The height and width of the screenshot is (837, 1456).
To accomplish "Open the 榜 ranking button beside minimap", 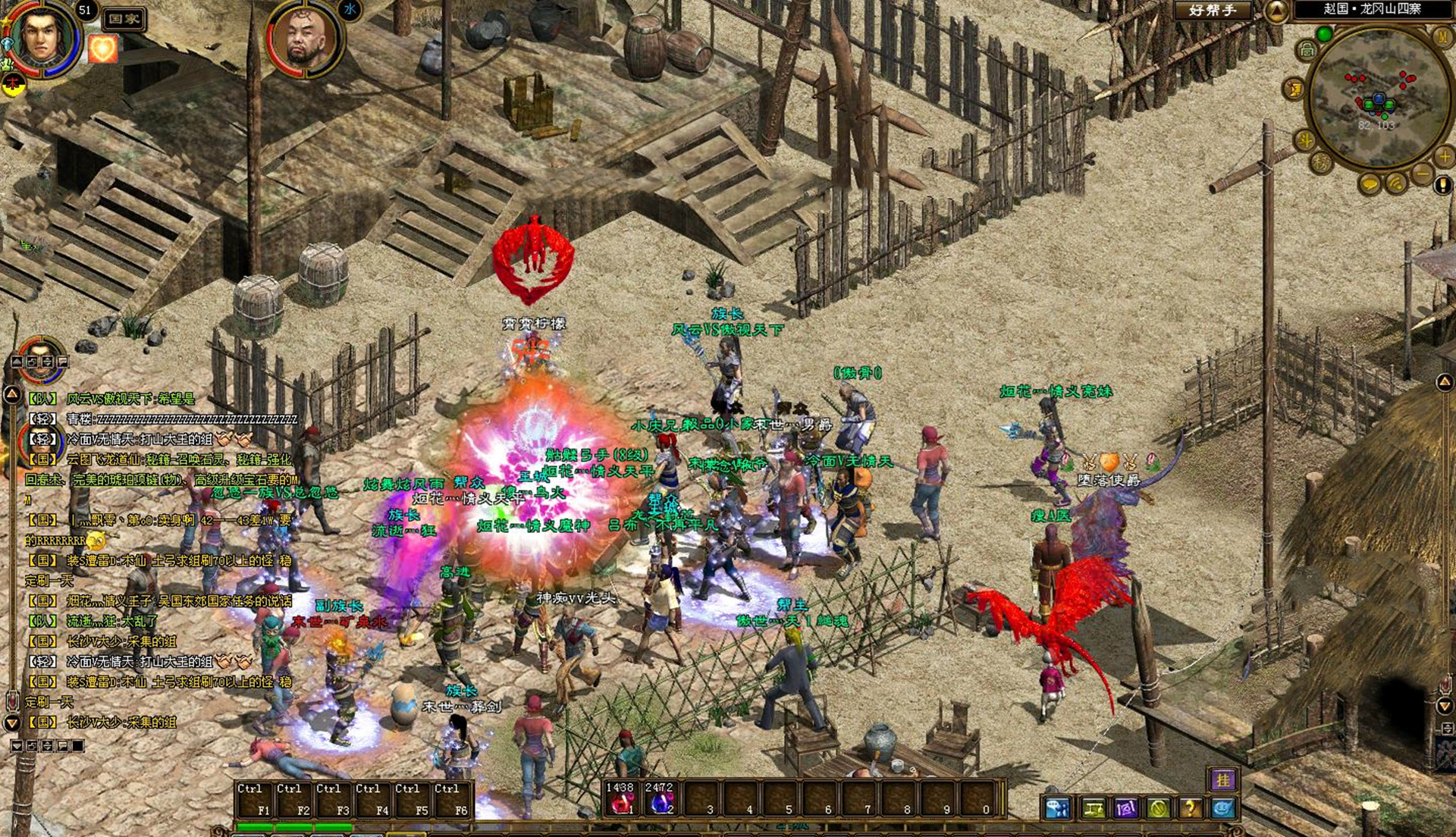I will [1321, 161].
